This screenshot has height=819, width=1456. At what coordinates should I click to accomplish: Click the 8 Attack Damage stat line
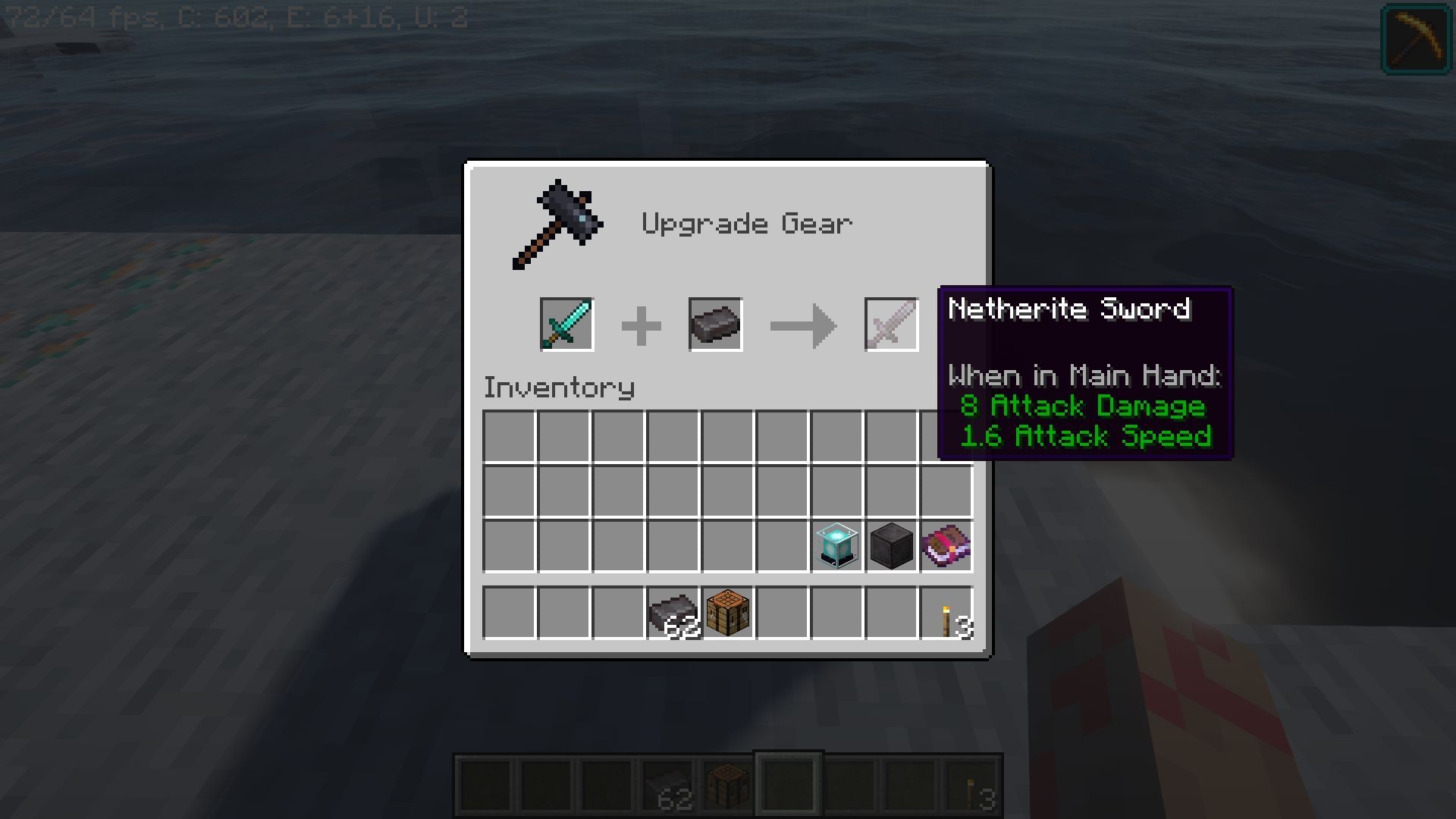1083,406
